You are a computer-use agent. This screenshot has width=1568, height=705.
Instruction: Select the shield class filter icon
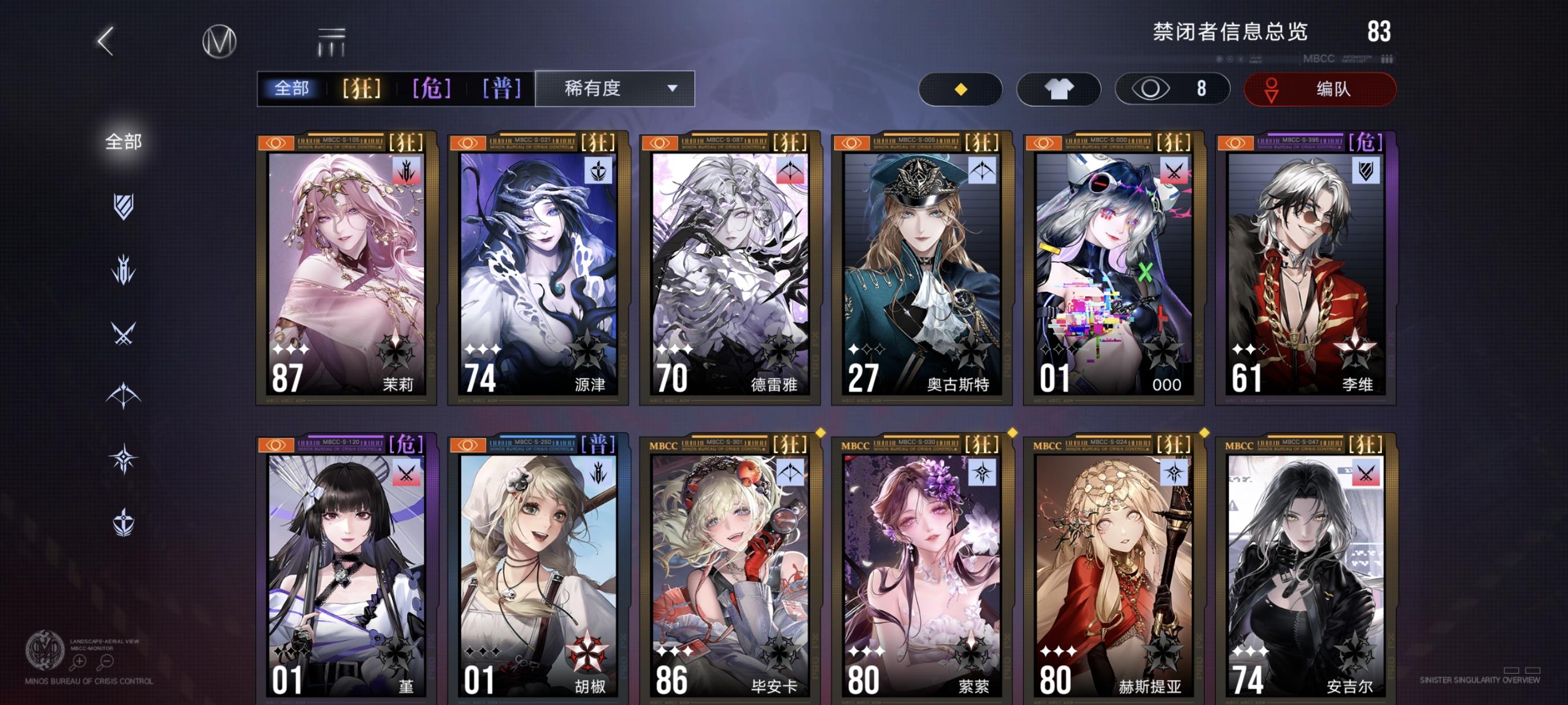coord(124,207)
